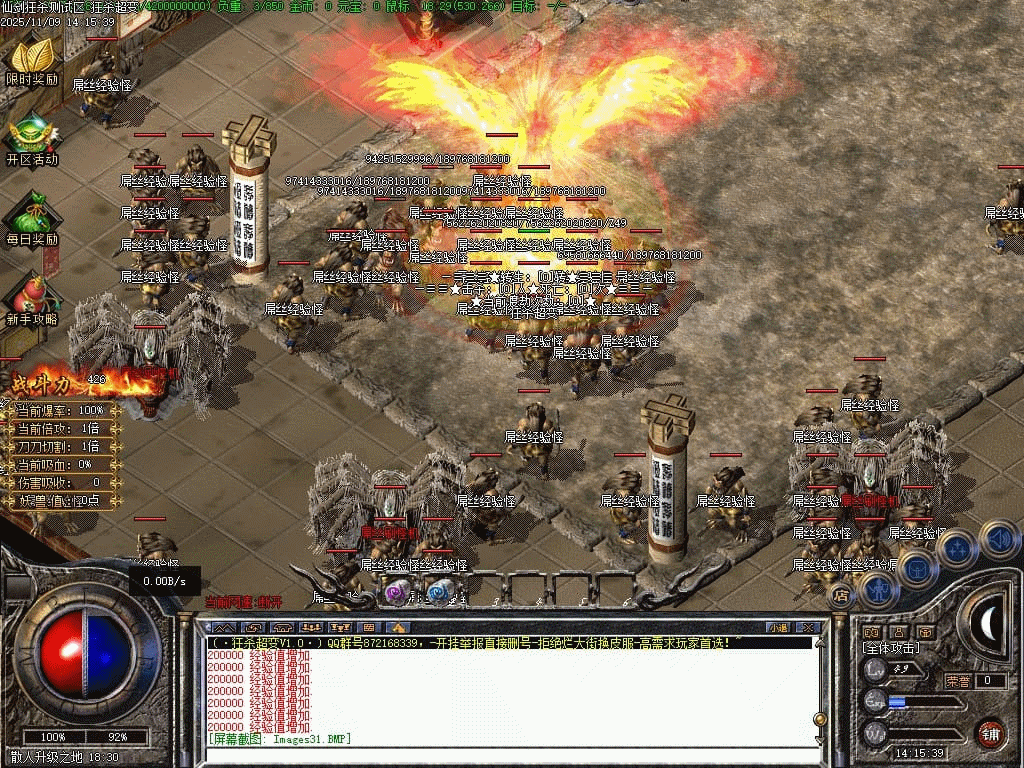The height and width of the screenshot is (768, 1024).
Task: Select the purple orb hotbar slot
Action: (397, 592)
